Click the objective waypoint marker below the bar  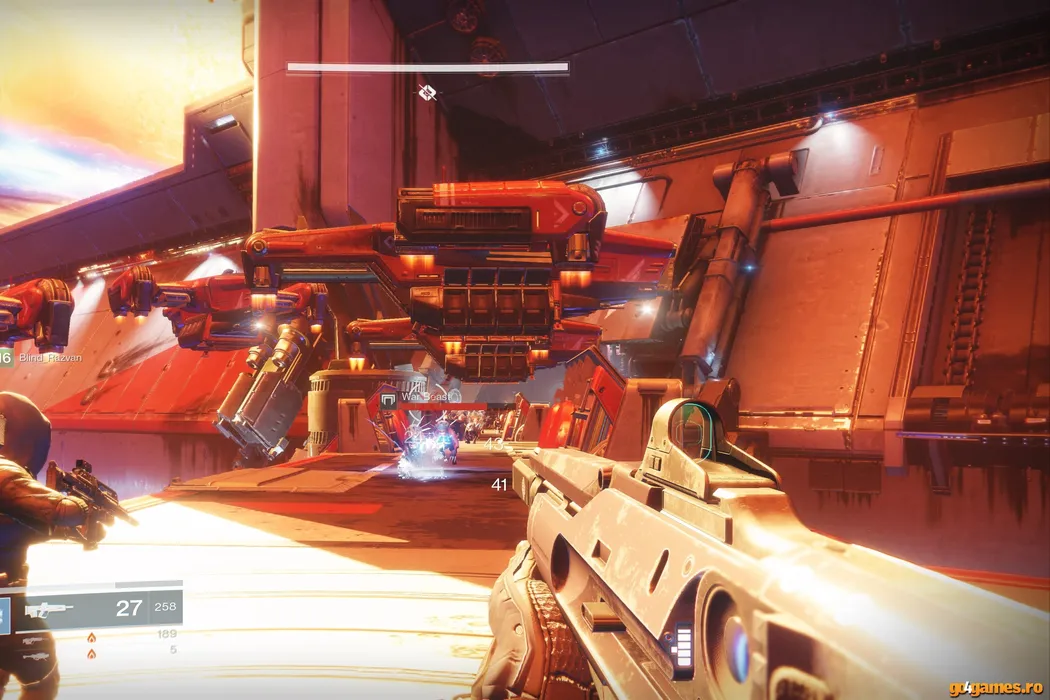(427, 93)
